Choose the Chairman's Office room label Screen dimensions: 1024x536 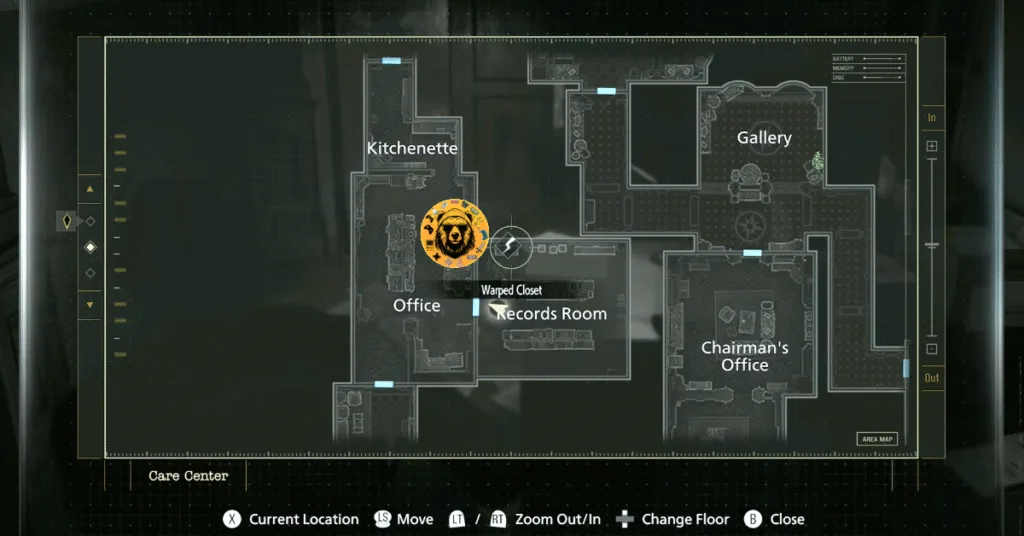coord(744,356)
